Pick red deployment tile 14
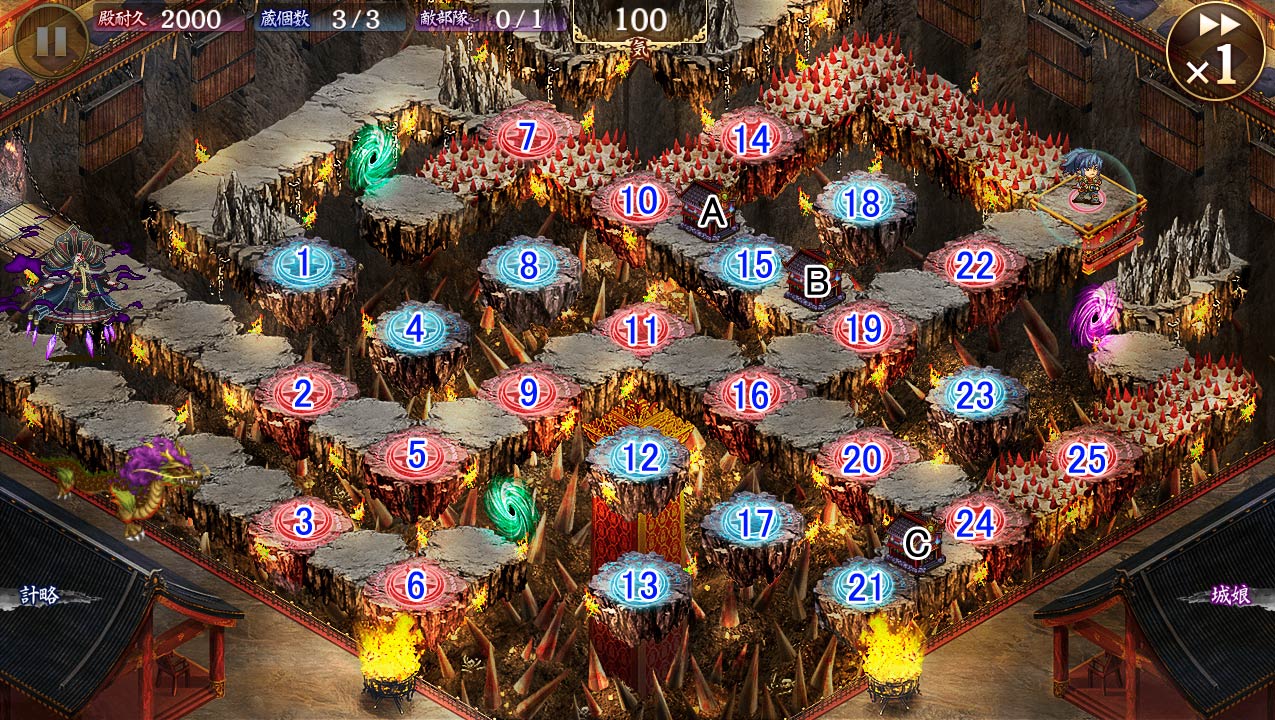 tap(752, 139)
